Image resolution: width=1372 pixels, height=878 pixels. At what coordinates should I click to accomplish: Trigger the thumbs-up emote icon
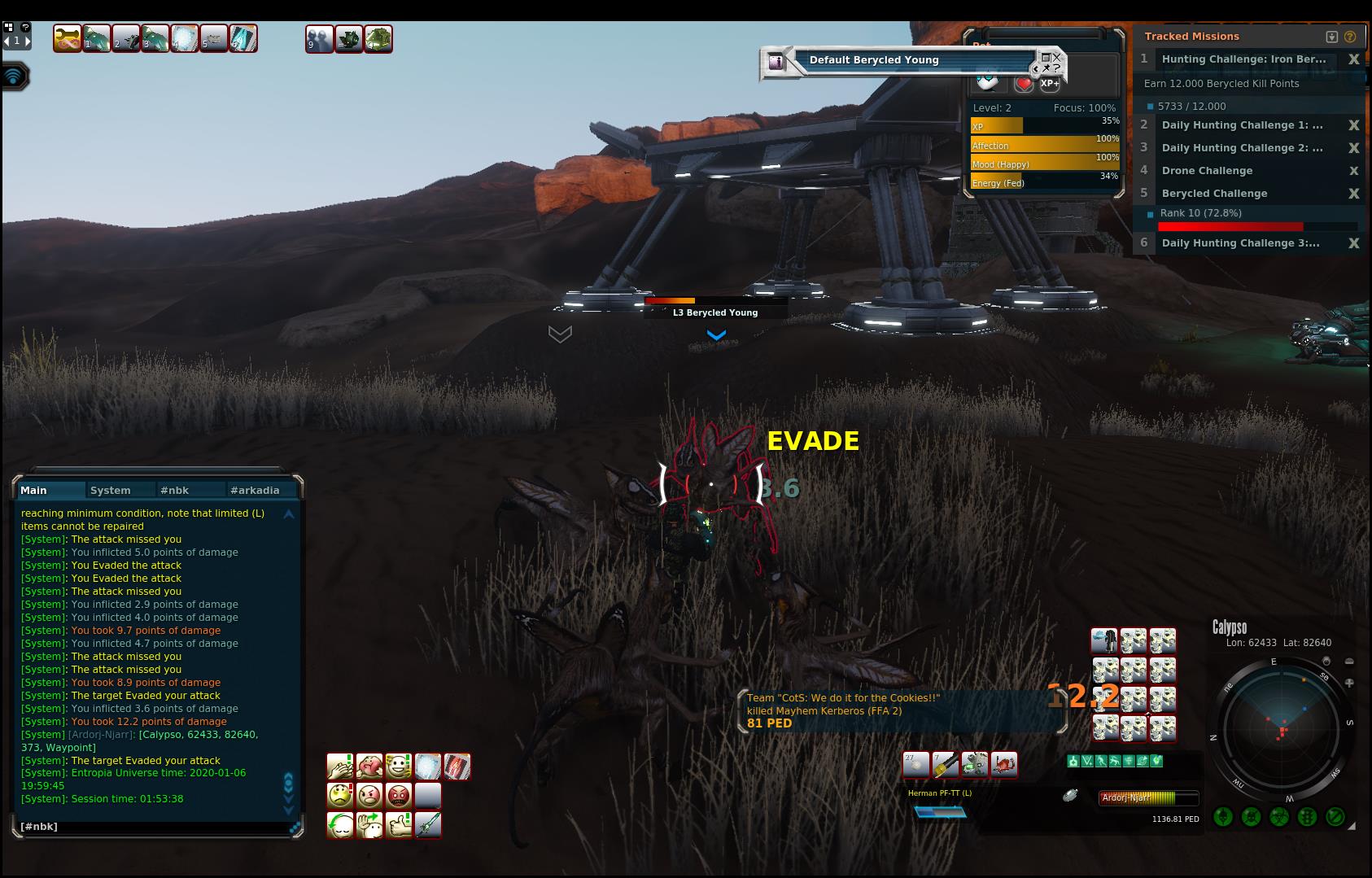click(x=399, y=824)
